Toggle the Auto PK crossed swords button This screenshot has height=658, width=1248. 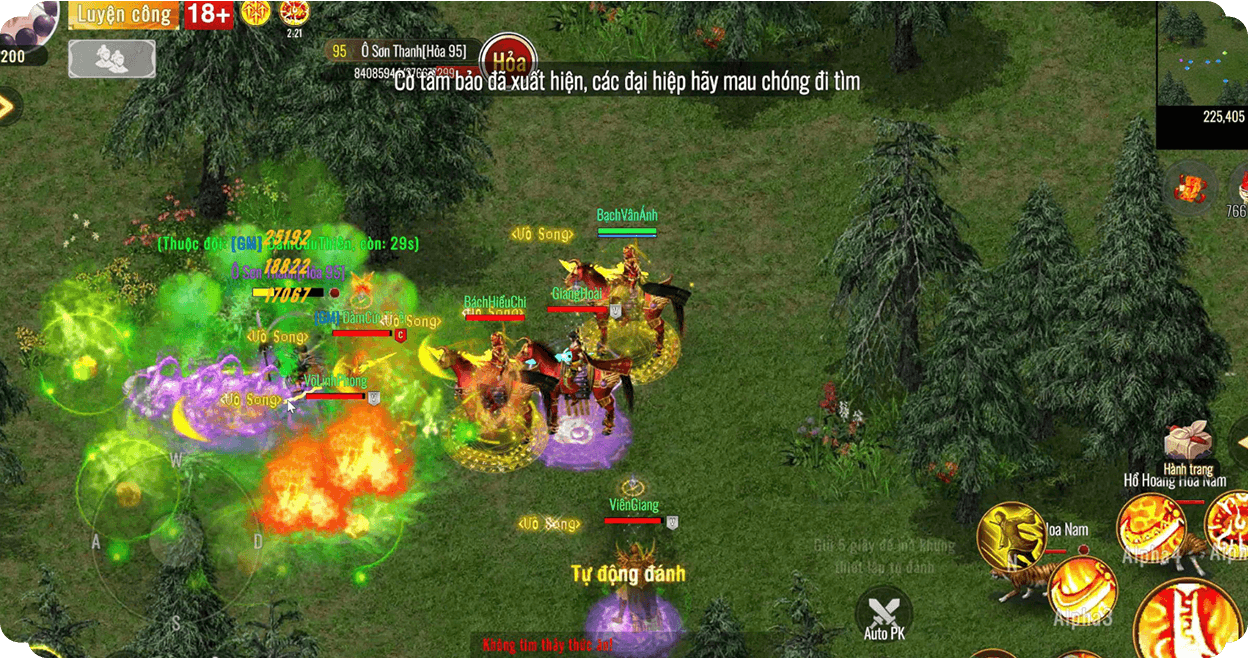click(884, 613)
